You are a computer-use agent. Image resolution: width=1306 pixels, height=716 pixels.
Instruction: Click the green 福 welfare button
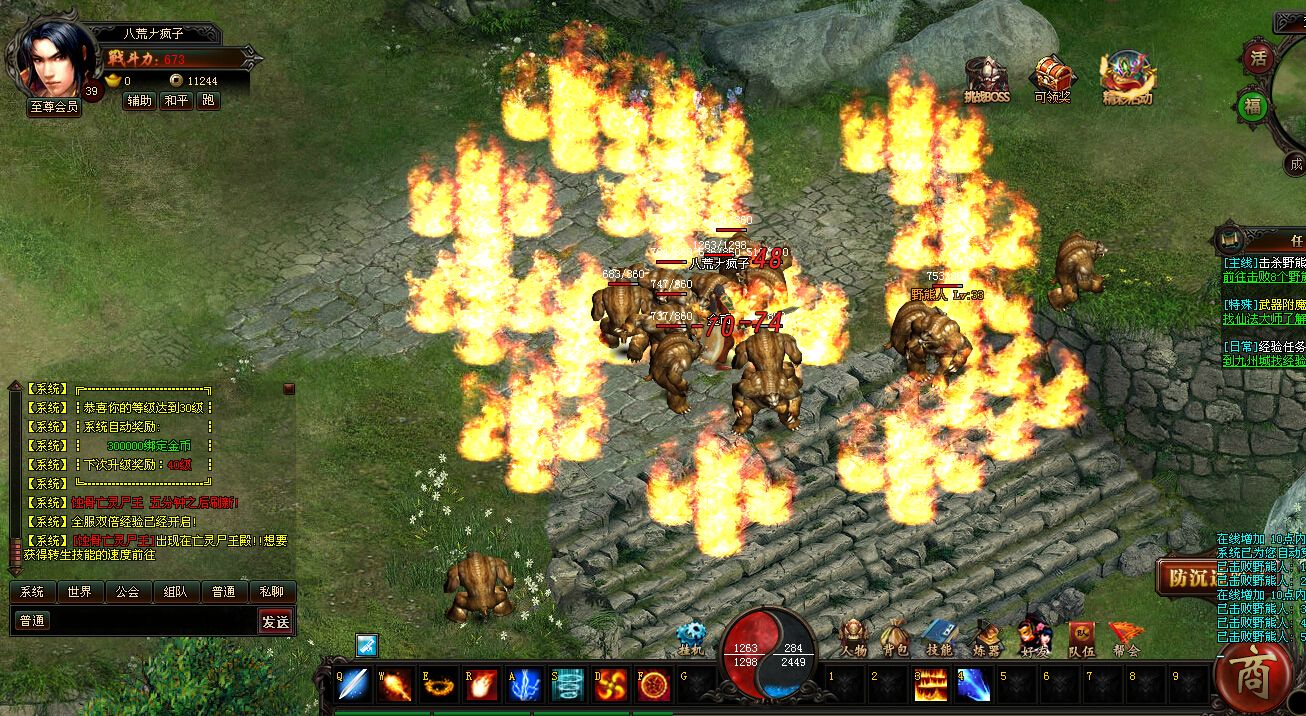click(x=1252, y=105)
